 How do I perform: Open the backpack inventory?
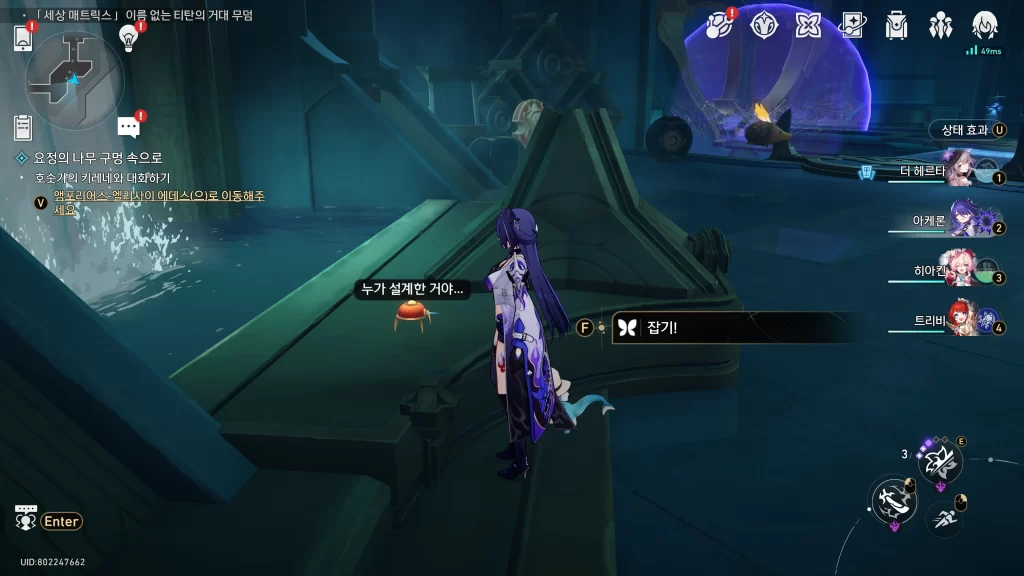pos(897,25)
